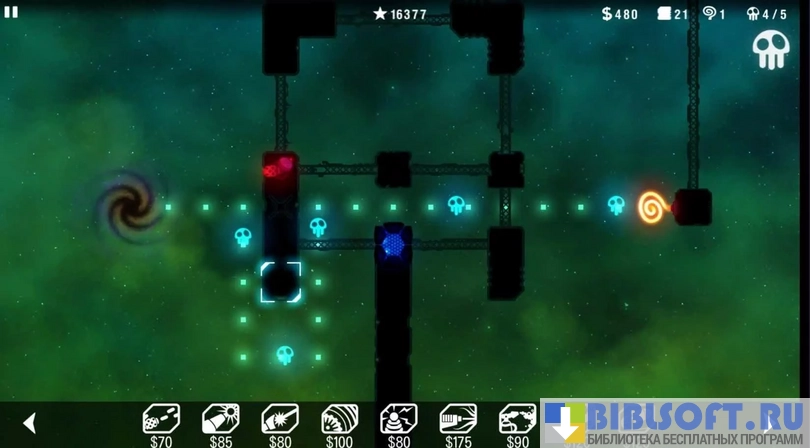Viewport: 810px width, 448px height.
Task: Open the Biblsoft.ru watermark link
Action: (x=676, y=423)
